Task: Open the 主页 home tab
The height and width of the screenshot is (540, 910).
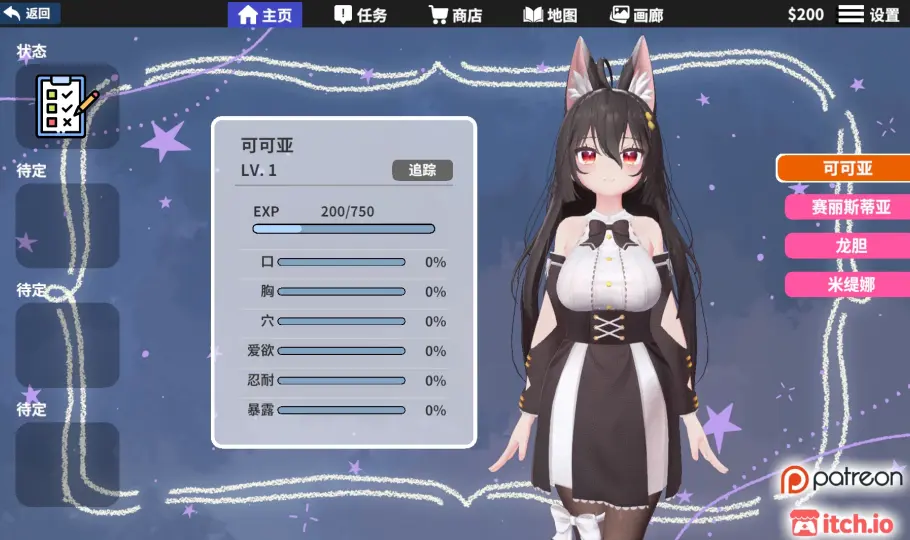Action: 265,15
